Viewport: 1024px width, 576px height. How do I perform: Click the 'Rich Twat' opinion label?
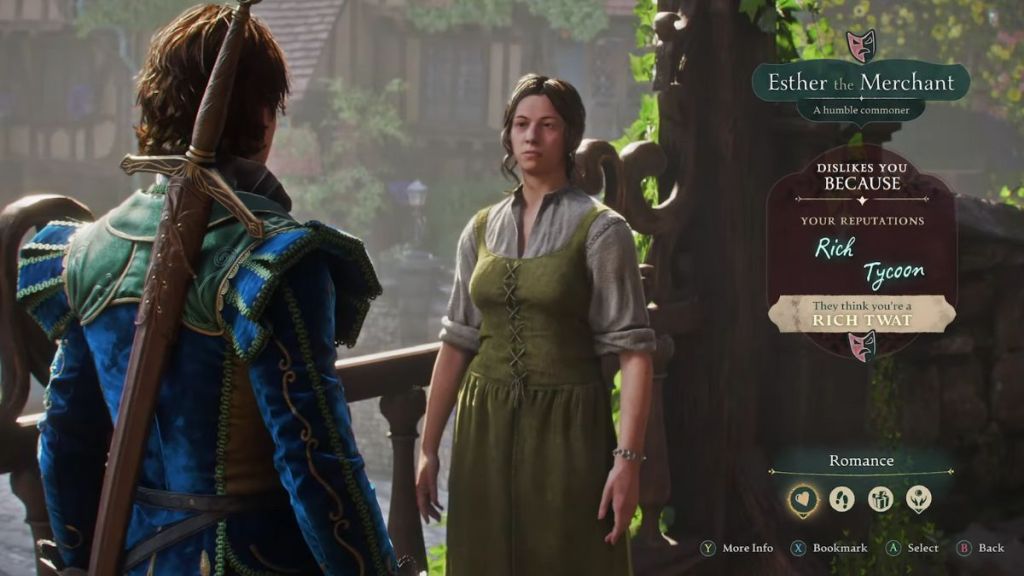pos(861,315)
